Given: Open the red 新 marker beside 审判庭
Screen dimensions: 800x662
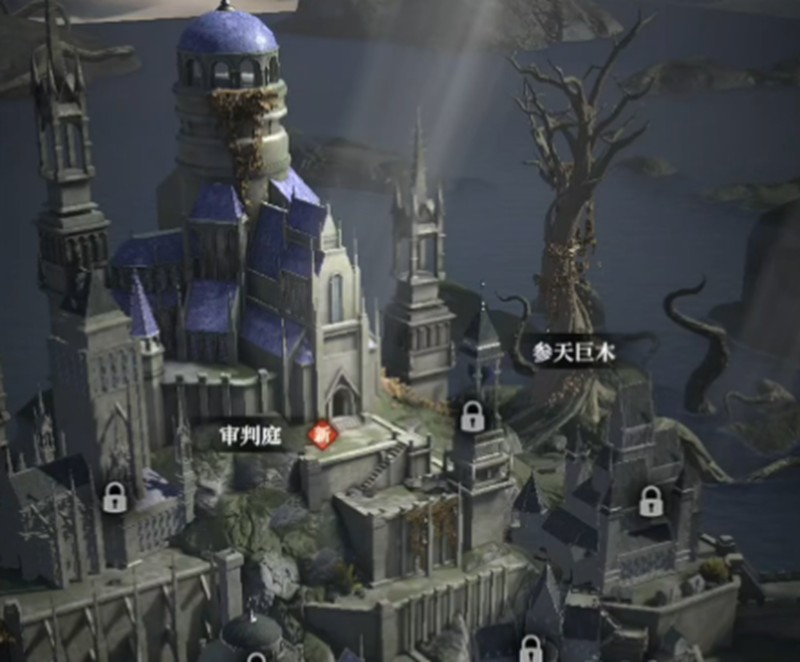Looking at the screenshot, I should (x=322, y=435).
